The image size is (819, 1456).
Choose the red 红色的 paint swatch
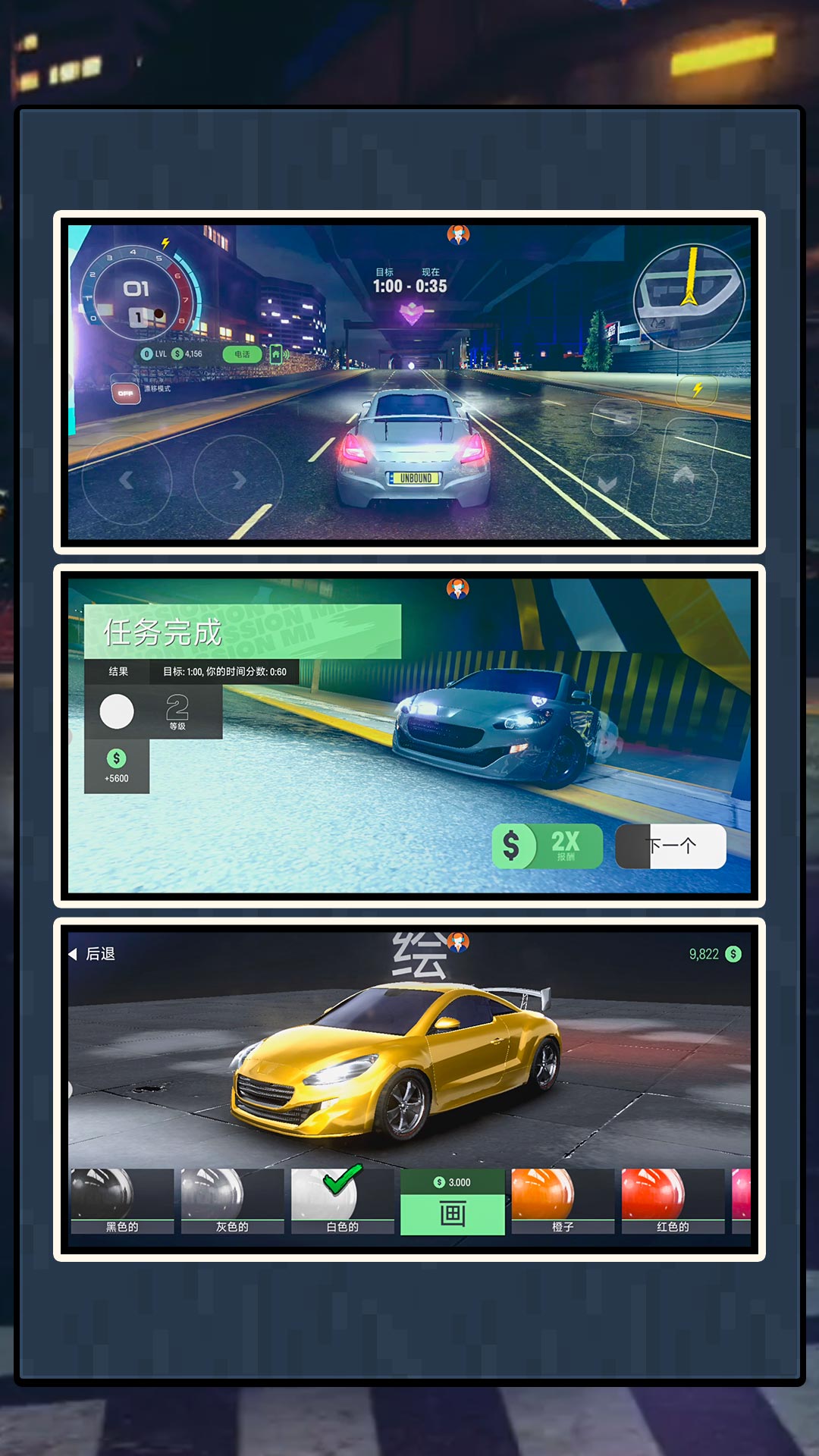(673, 1200)
